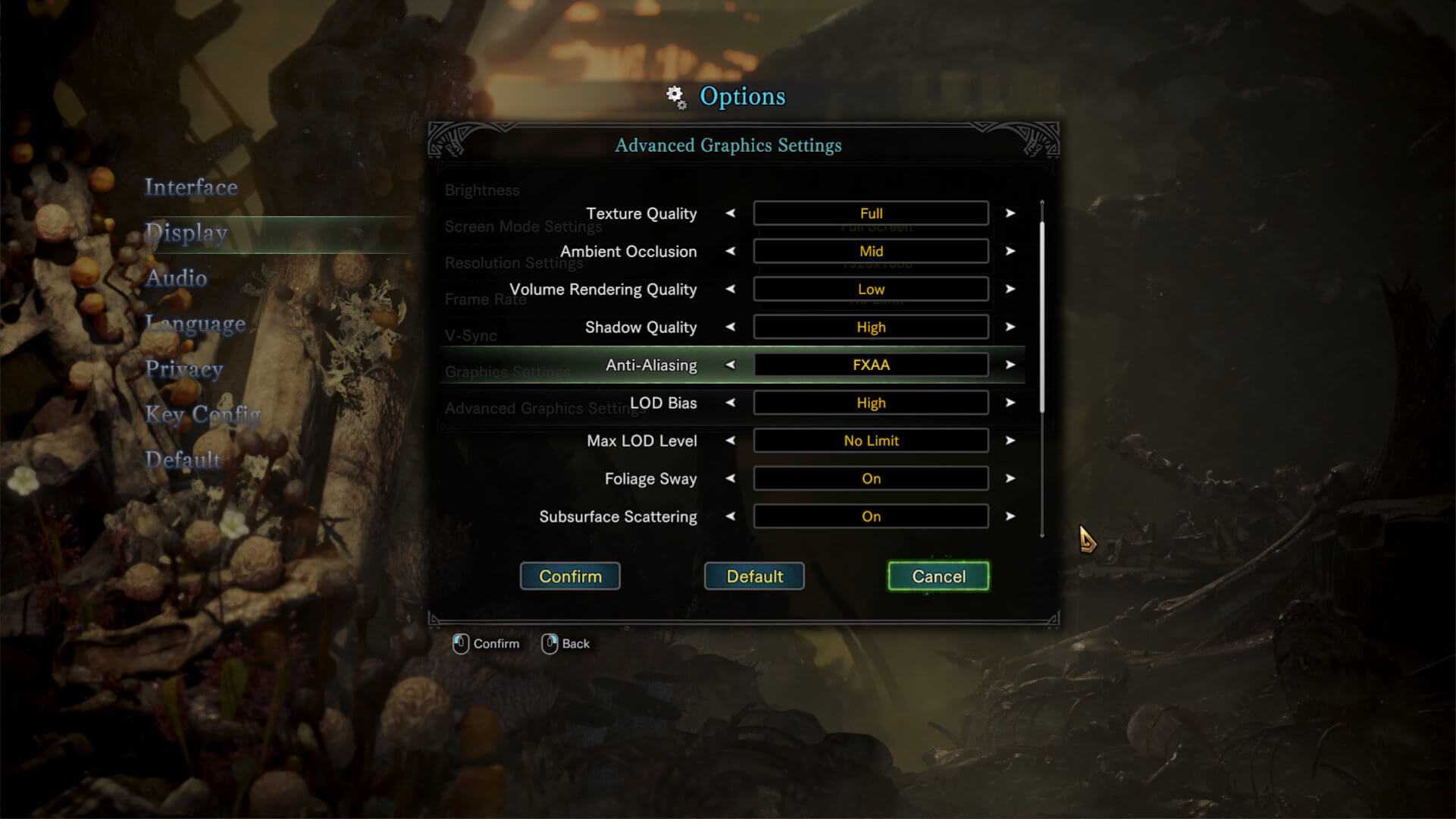Select the Display options category
This screenshot has height=819, width=1456.
tap(186, 233)
